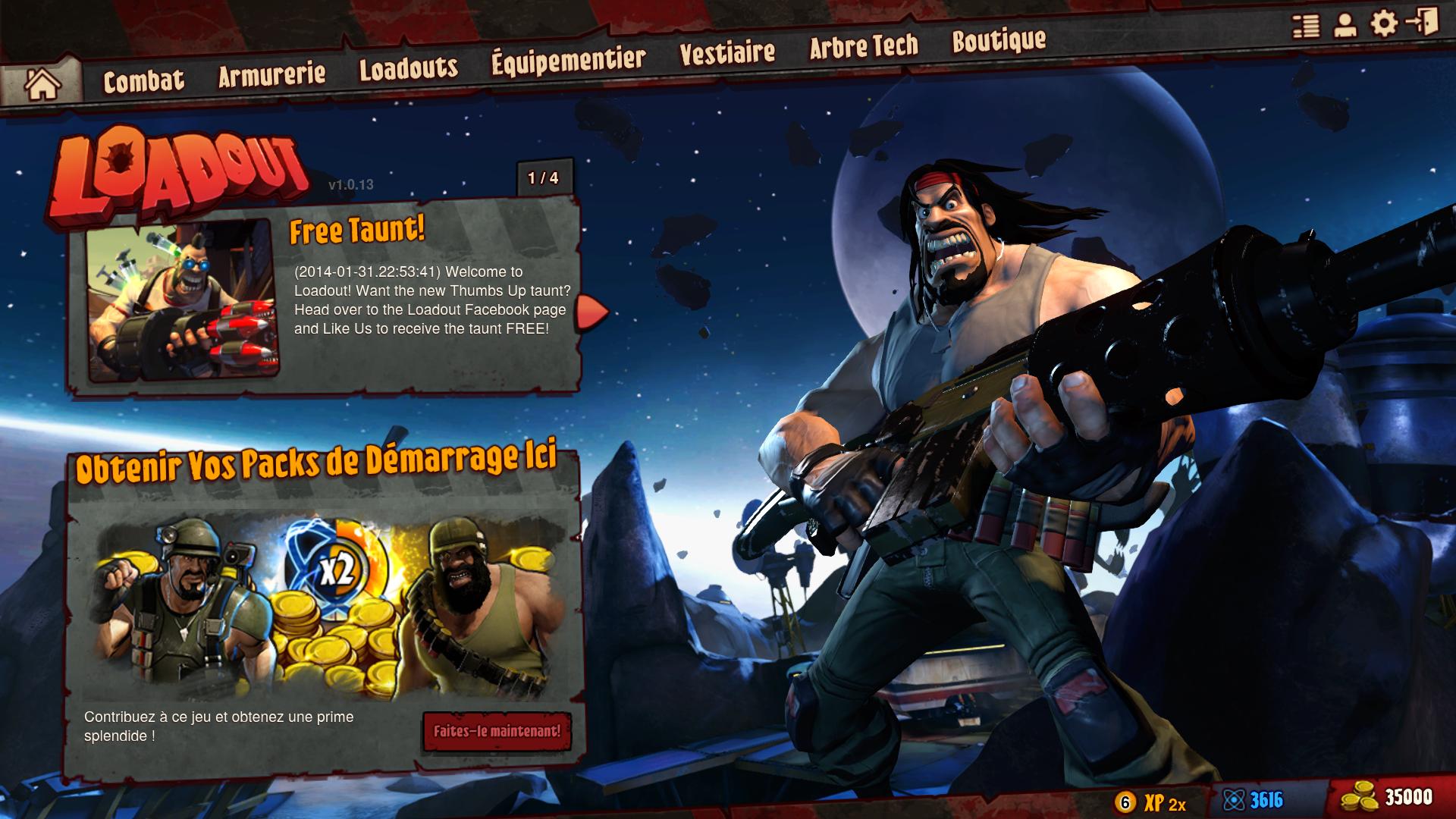This screenshot has width=1456, height=819.
Task: Open the Armurerie section
Action: pos(271,74)
